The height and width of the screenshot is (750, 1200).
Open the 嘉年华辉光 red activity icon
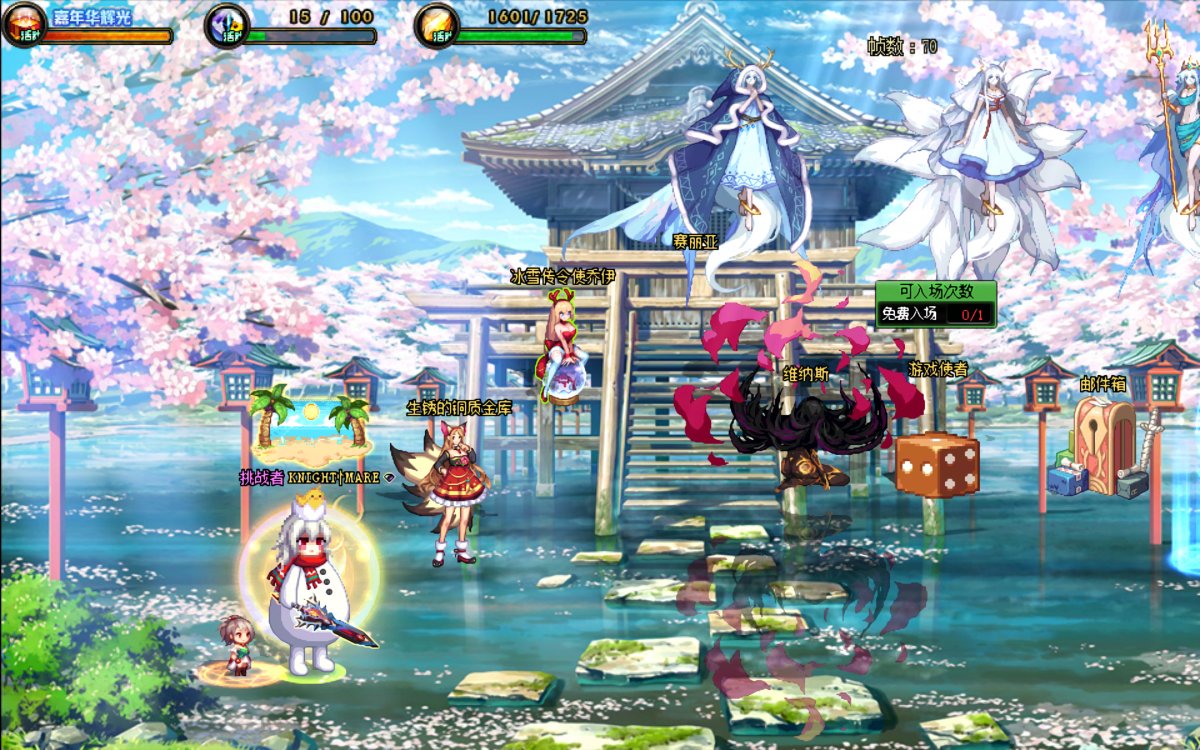(x=23, y=25)
